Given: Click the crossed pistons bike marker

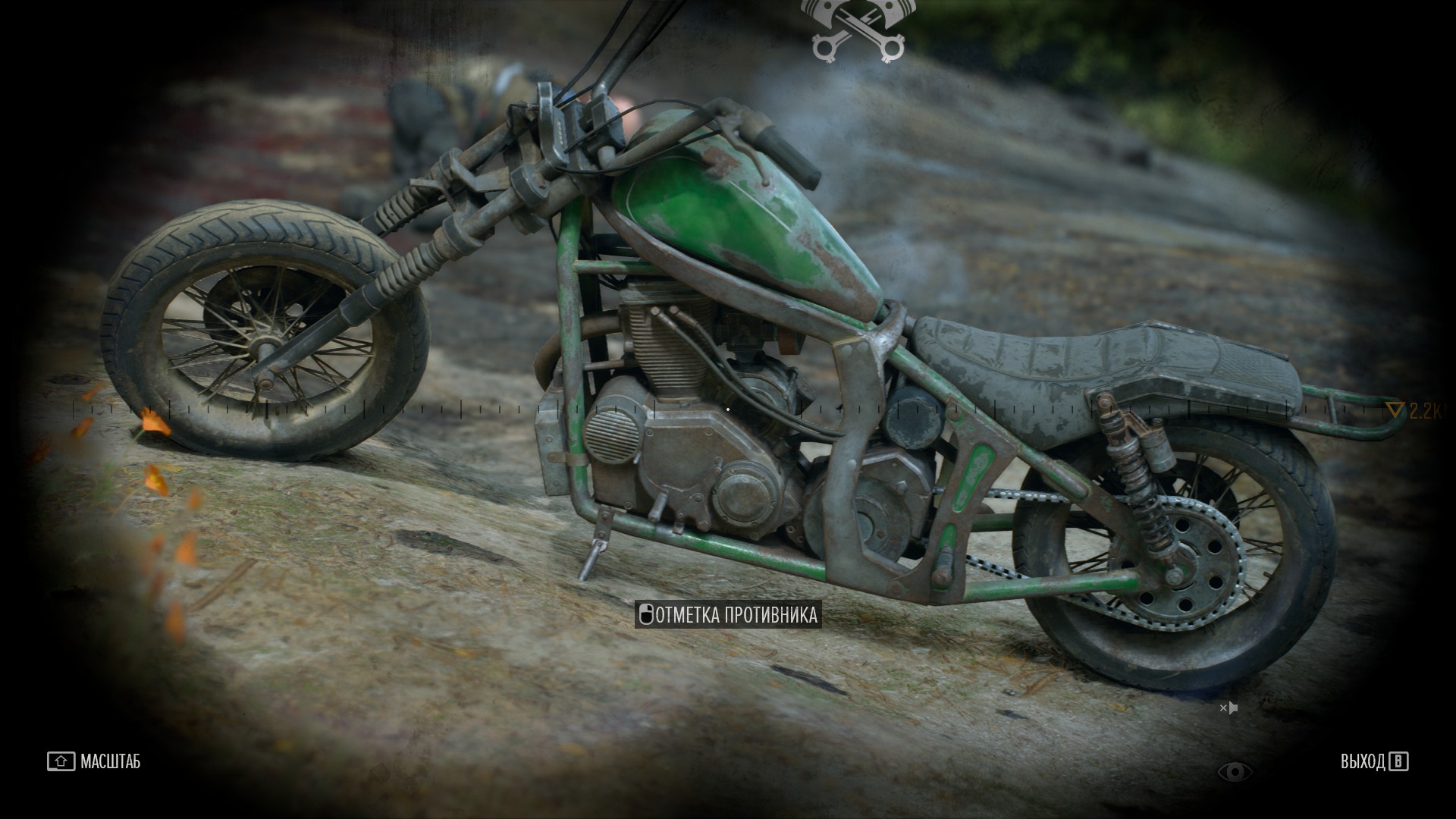Looking at the screenshot, I should tap(858, 30).
